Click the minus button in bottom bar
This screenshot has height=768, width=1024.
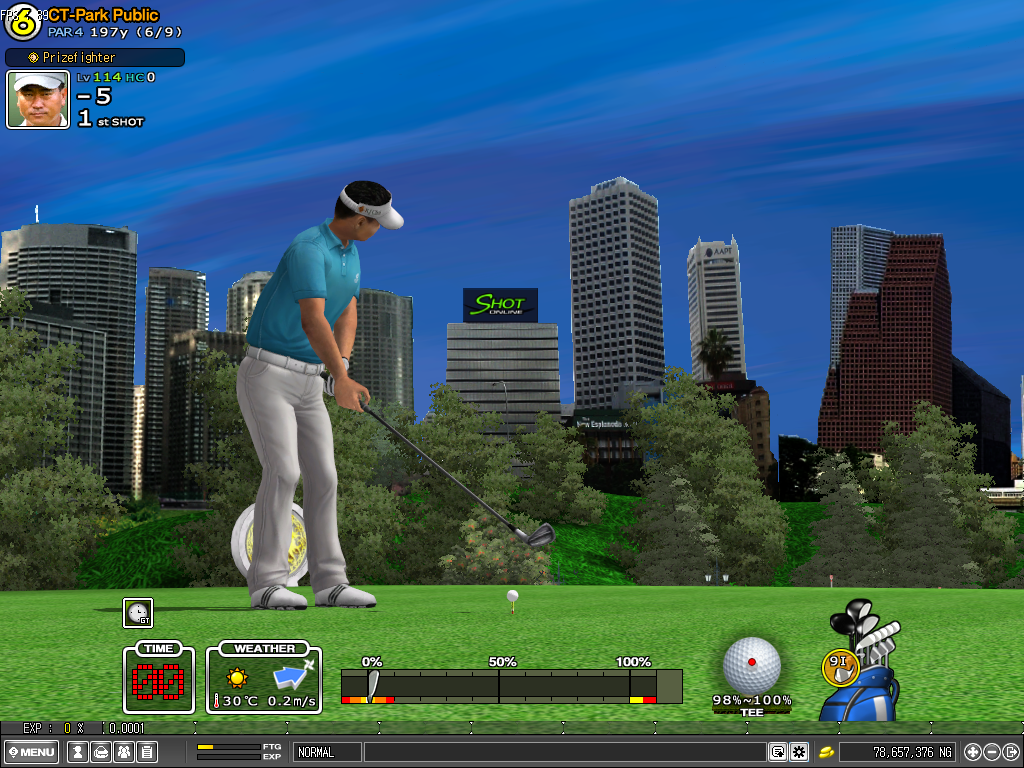point(992,752)
